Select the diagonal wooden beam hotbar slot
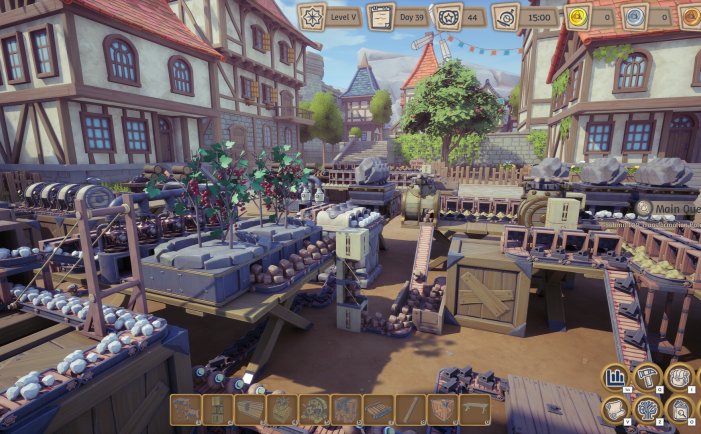The height and width of the screenshot is (434, 701). pyautogui.click(x=410, y=409)
